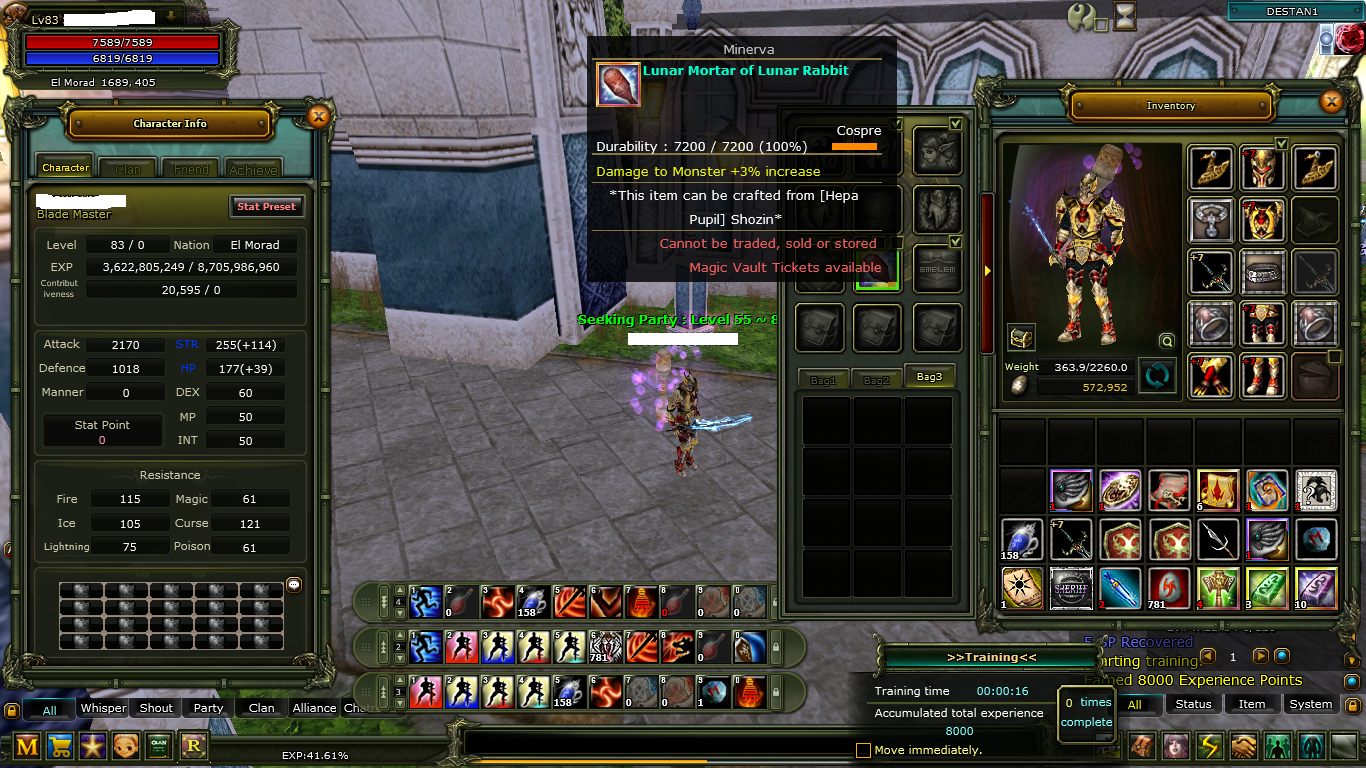Open the shopping cart store icon
This screenshot has height=768, width=1366.
(x=60, y=746)
